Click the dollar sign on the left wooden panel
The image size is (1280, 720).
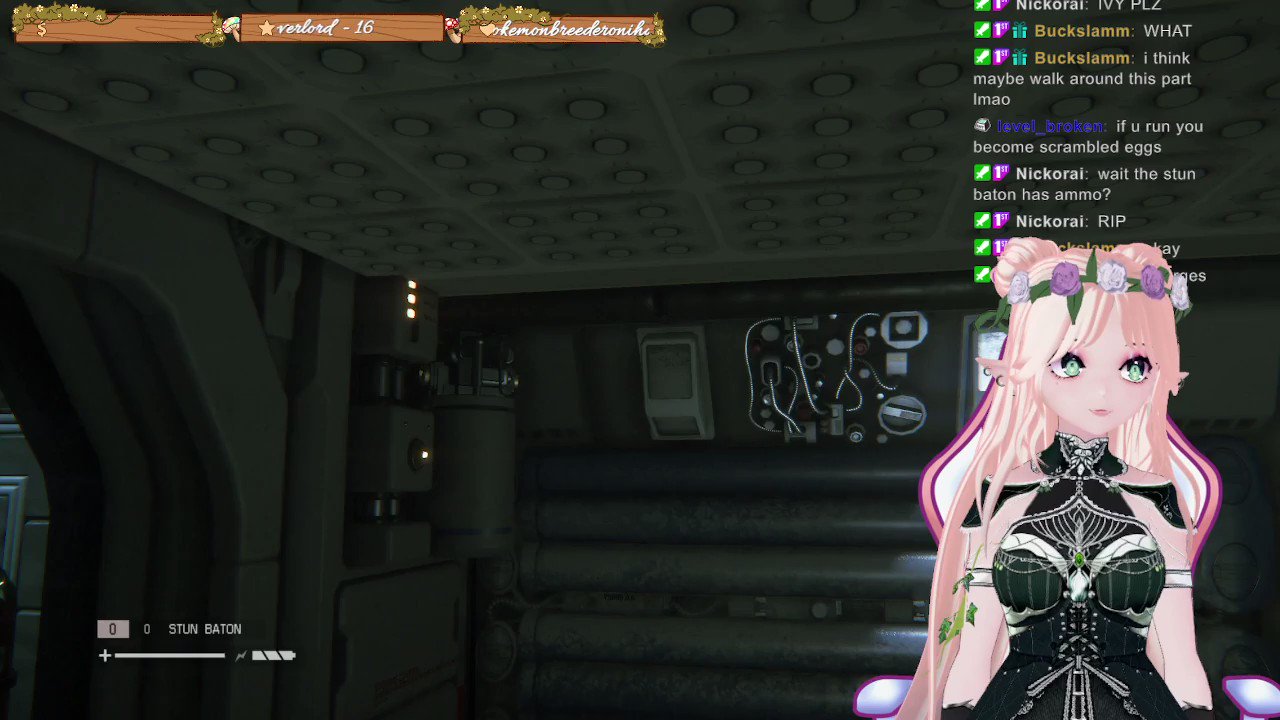point(40,28)
